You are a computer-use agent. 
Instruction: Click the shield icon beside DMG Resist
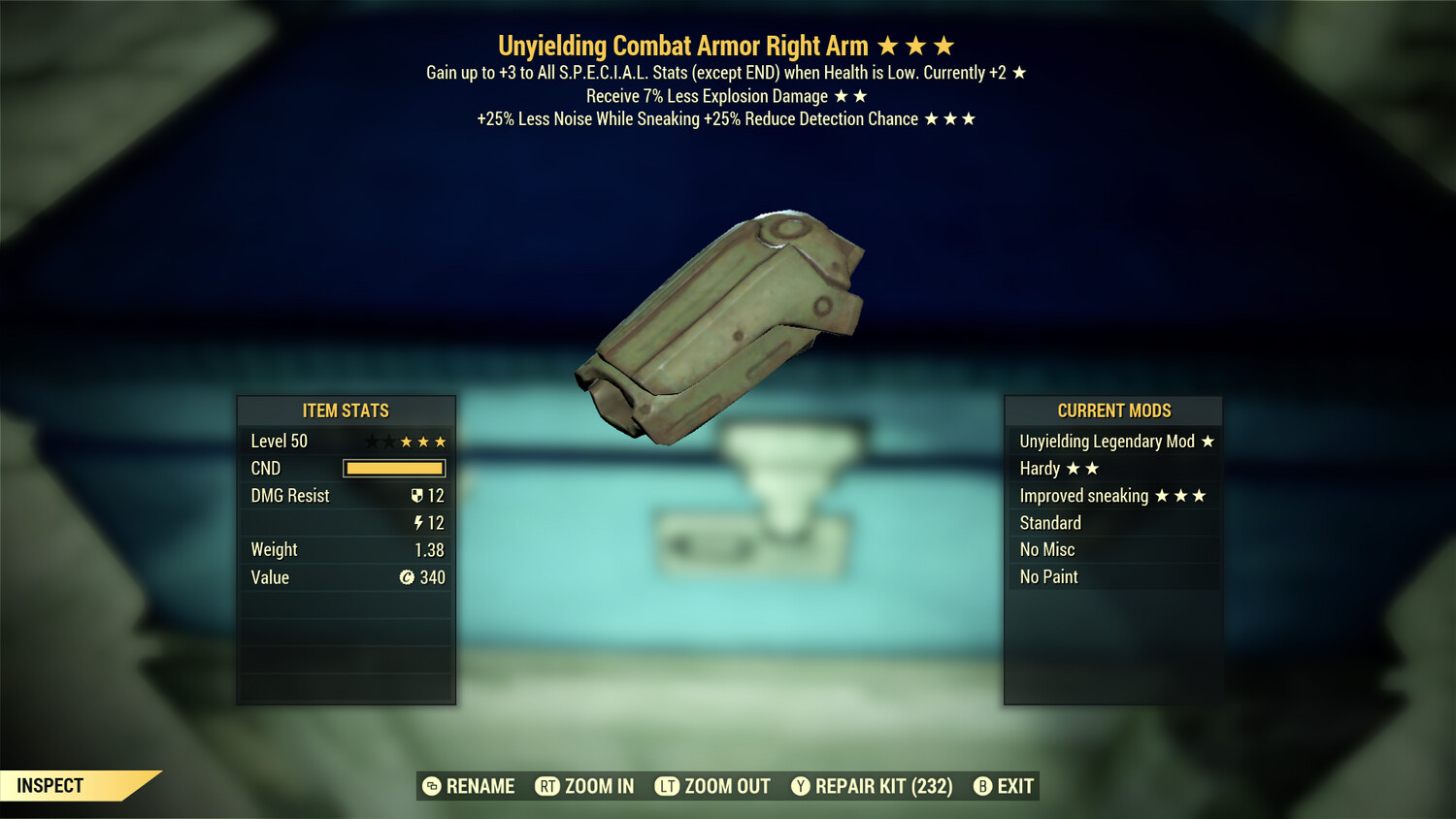tap(417, 495)
